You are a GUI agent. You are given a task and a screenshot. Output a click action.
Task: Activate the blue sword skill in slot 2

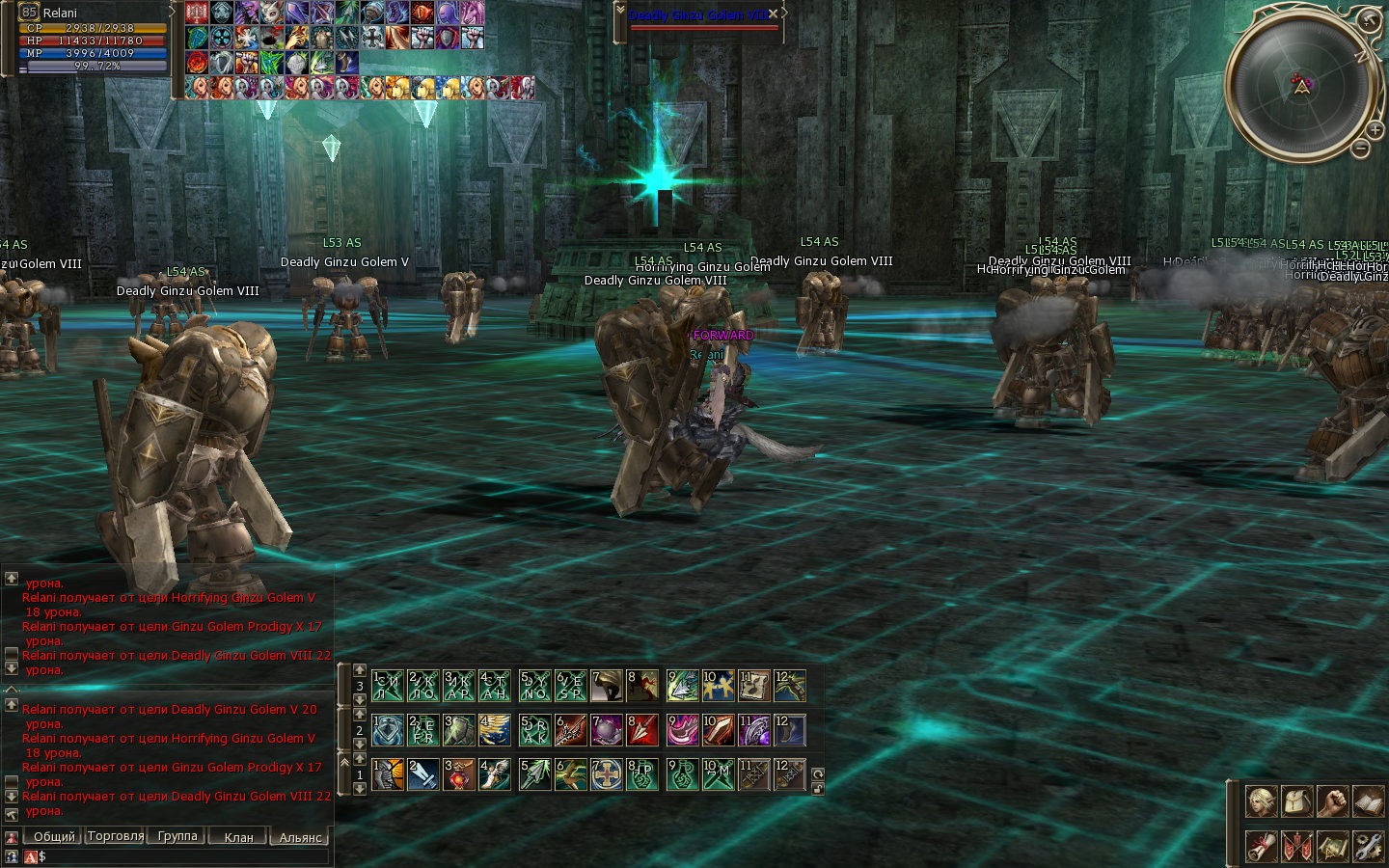tap(423, 774)
